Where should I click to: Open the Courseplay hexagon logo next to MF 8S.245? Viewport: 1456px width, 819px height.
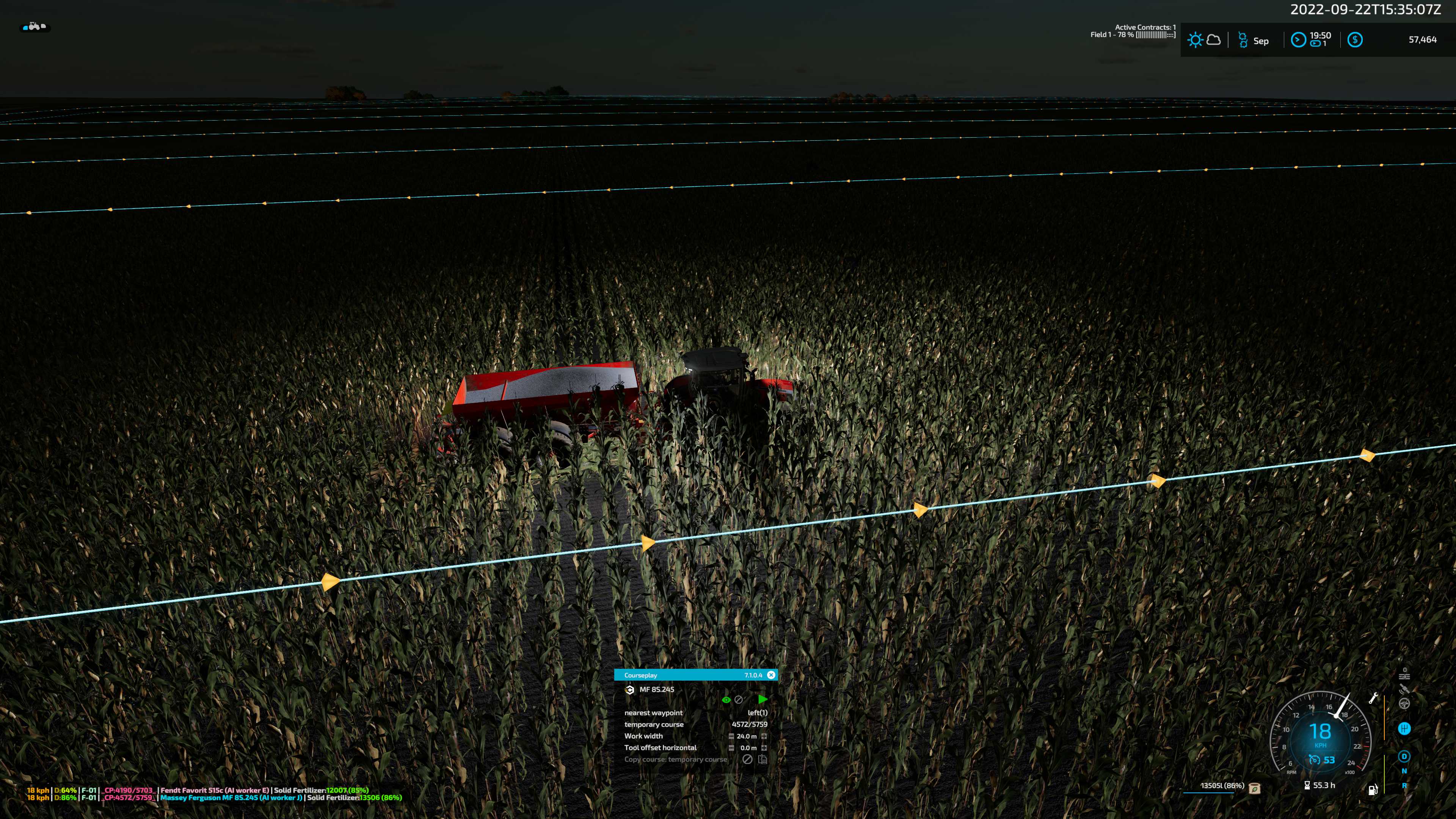point(630,690)
